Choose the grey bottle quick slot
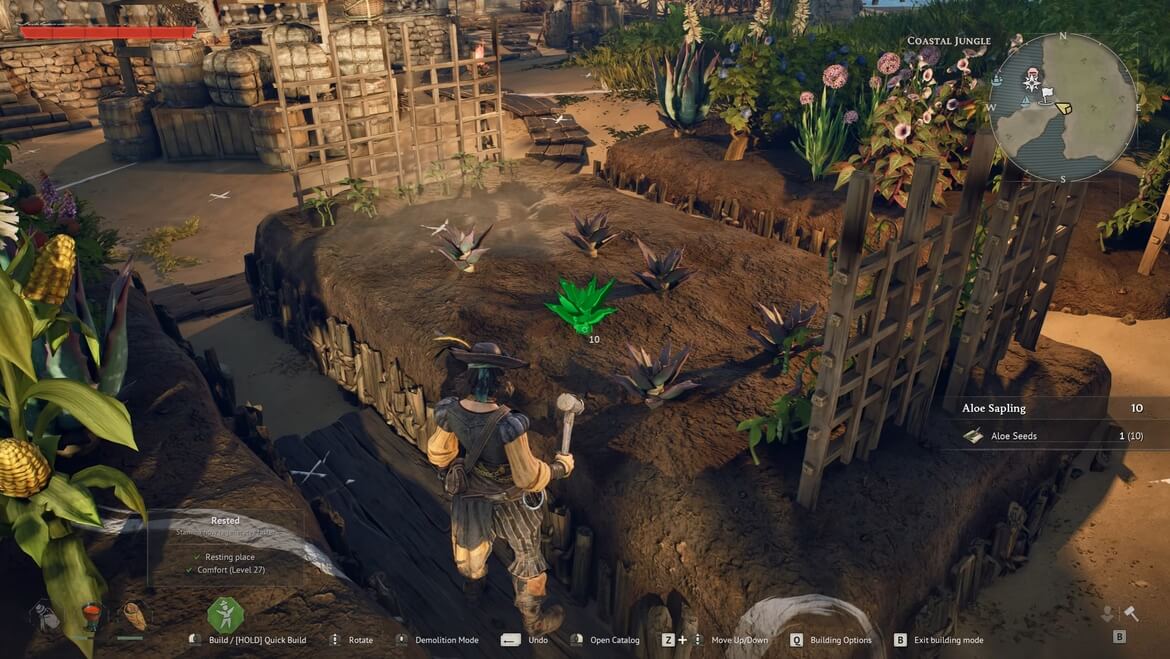 (x=46, y=616)
